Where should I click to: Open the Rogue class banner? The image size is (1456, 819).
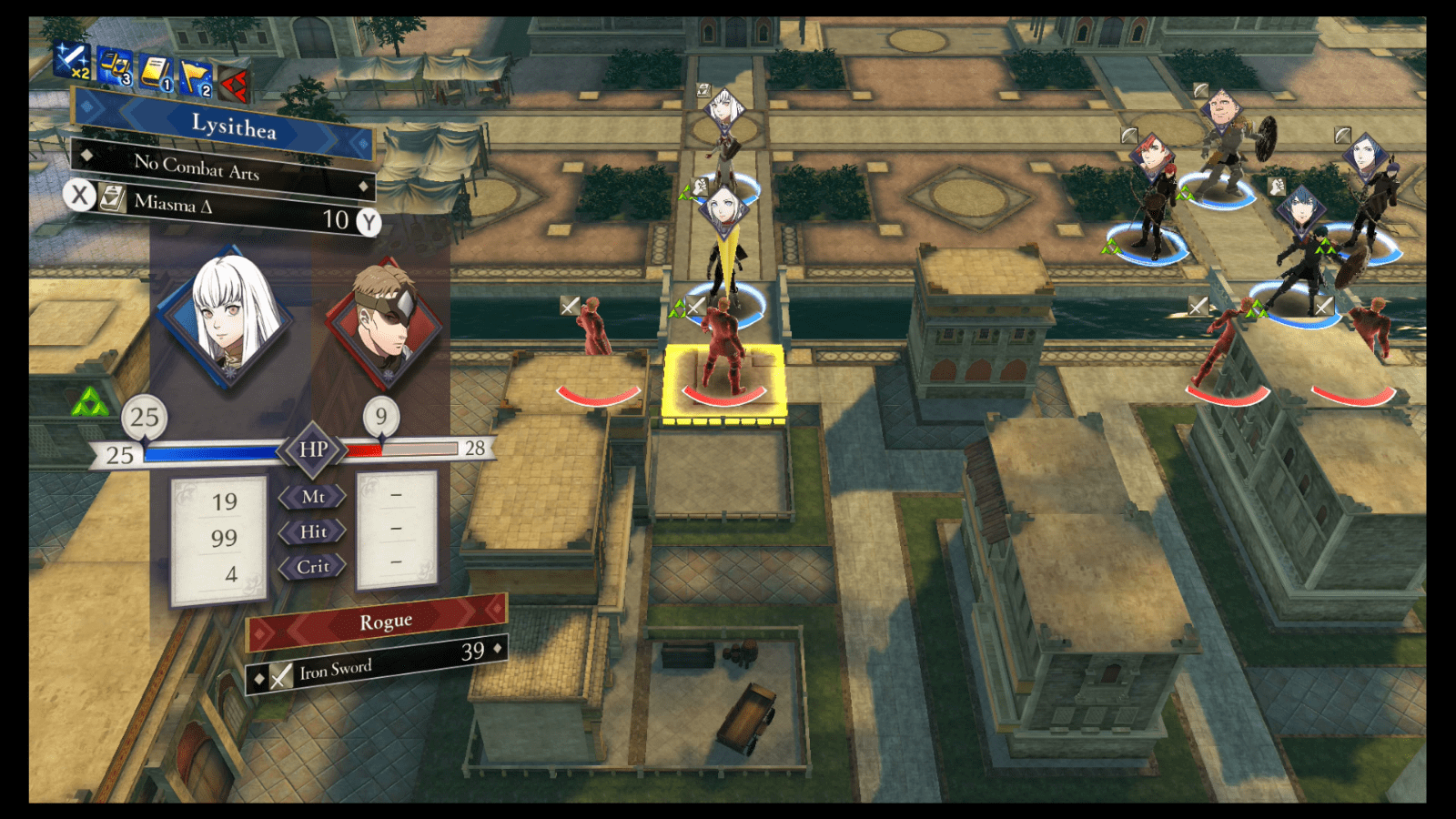(x=387, y=620)
